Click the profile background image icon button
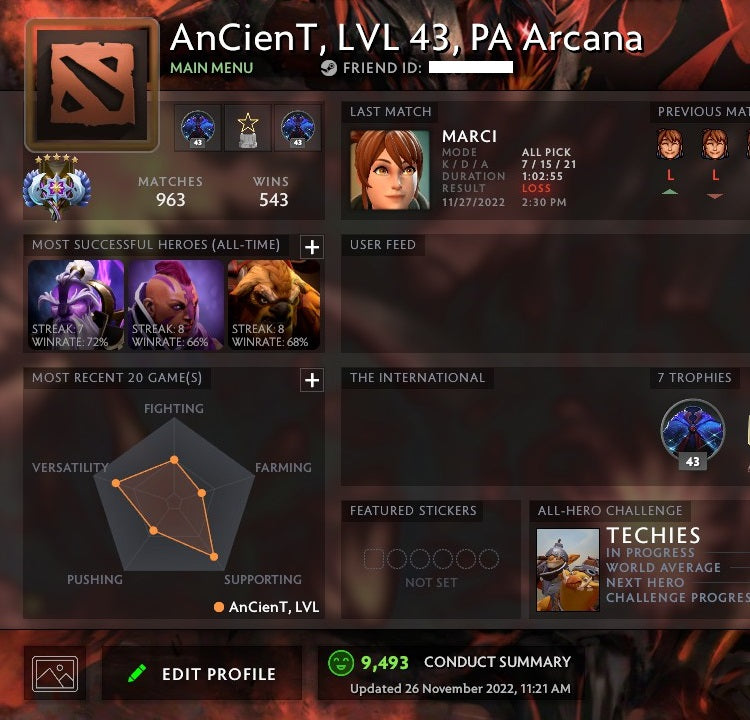 point(55,673)
